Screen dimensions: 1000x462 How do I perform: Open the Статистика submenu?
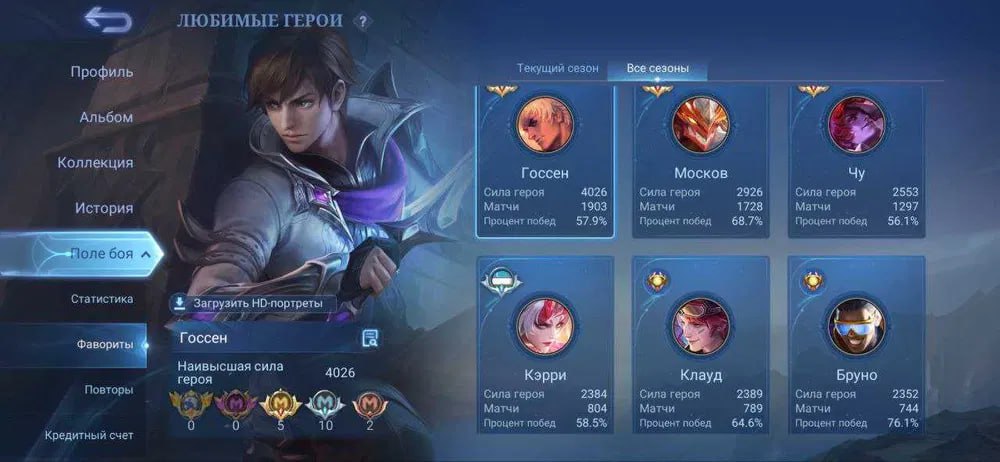(102, 299)
